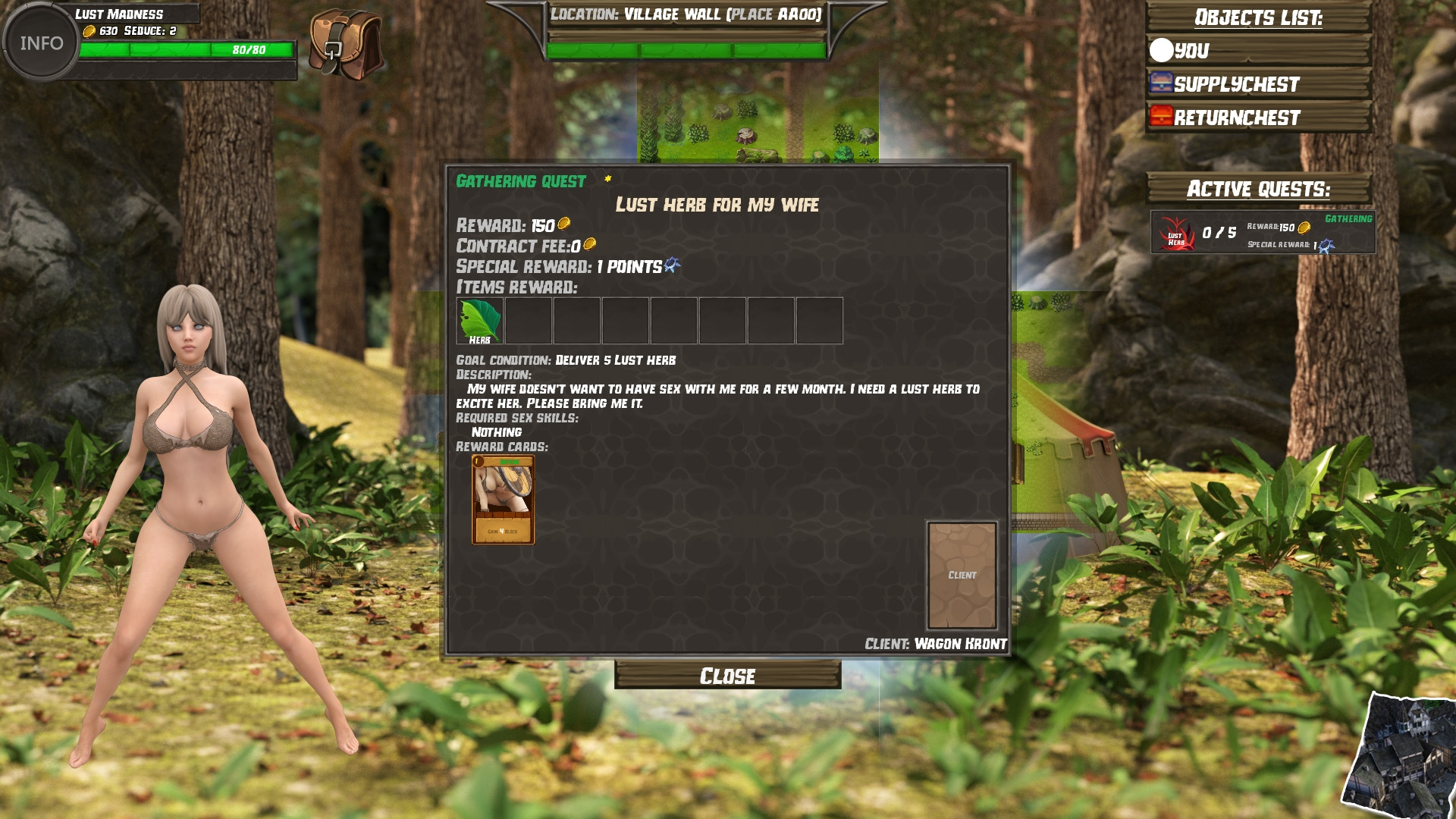Open the active Lust Herb gathering quest
The width and height of the screenshot is (1456, 819).
[1263, 232]
